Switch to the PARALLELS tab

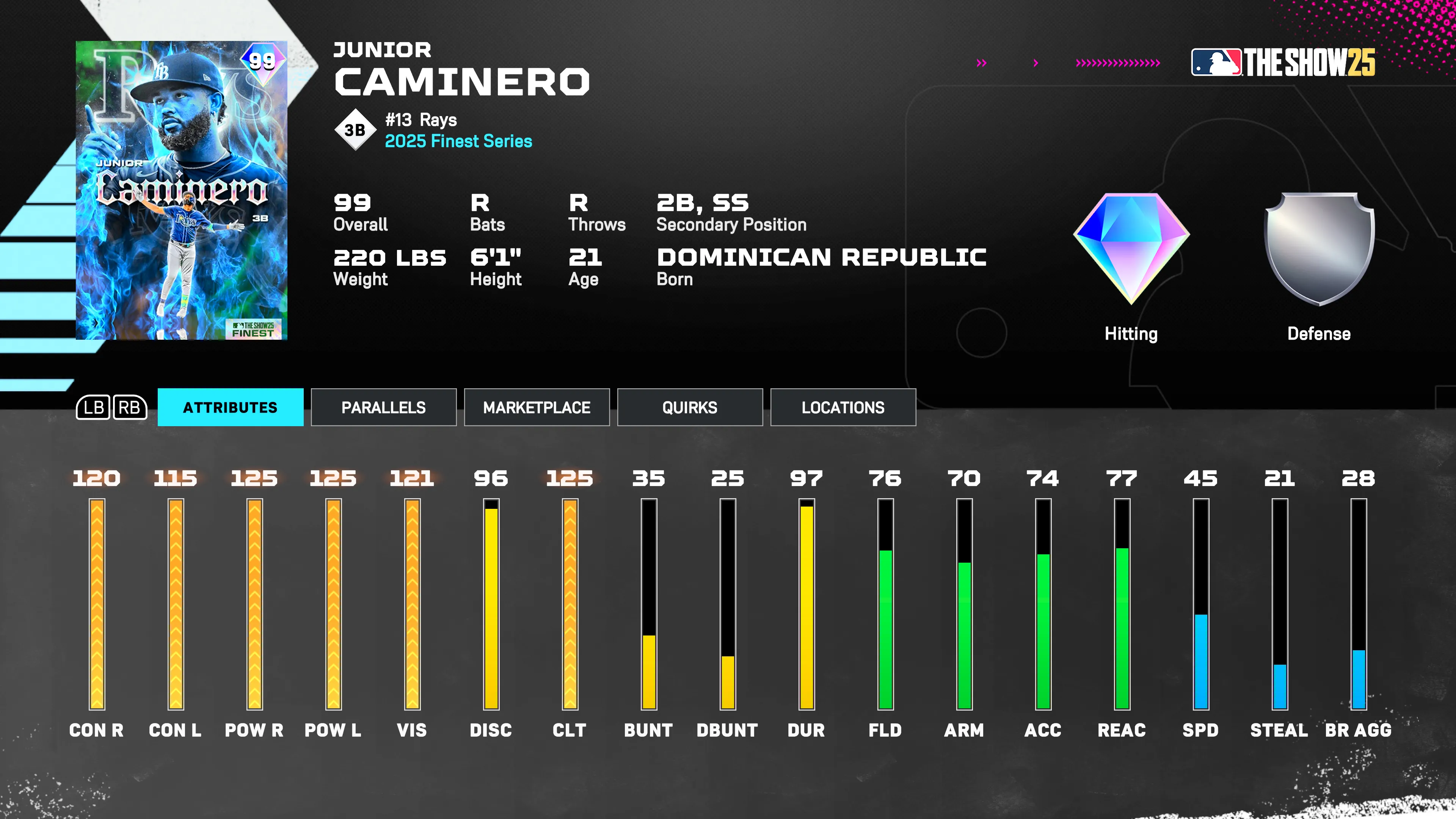383,407
